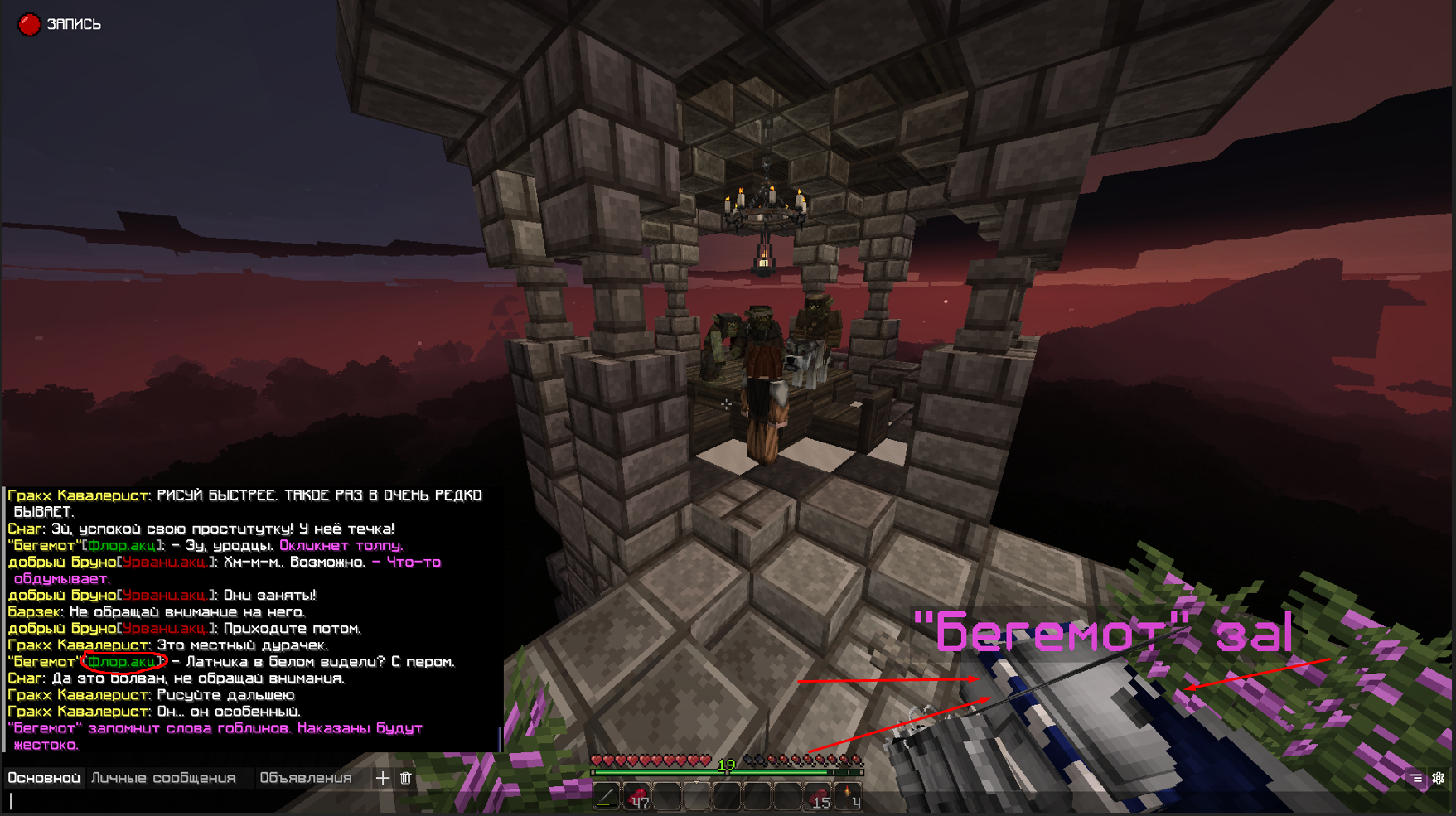Switch back to the Основной tab
The image size is (1456, 816).
43,778
